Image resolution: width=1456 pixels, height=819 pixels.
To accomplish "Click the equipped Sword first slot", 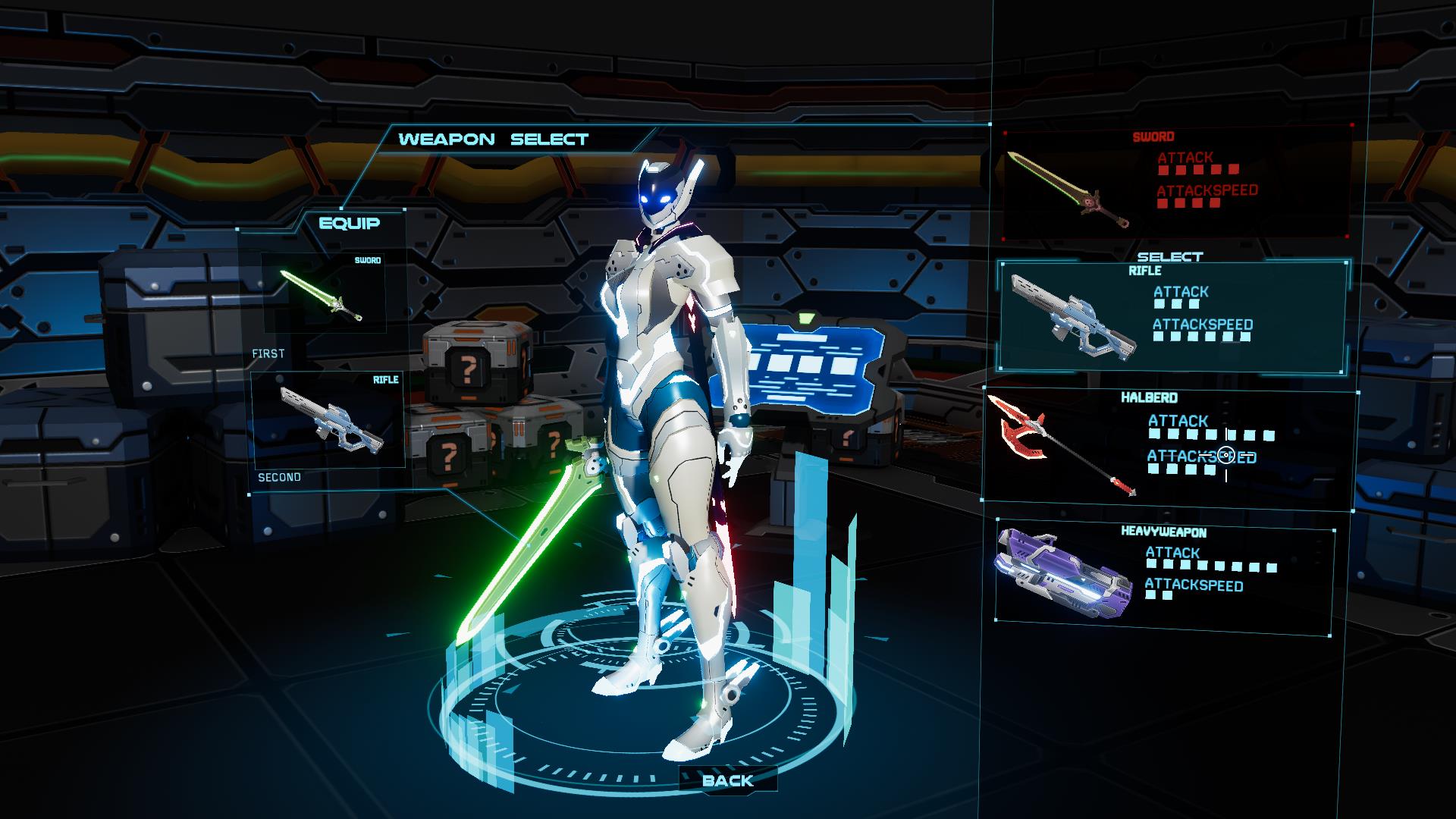I will [324, 293].
